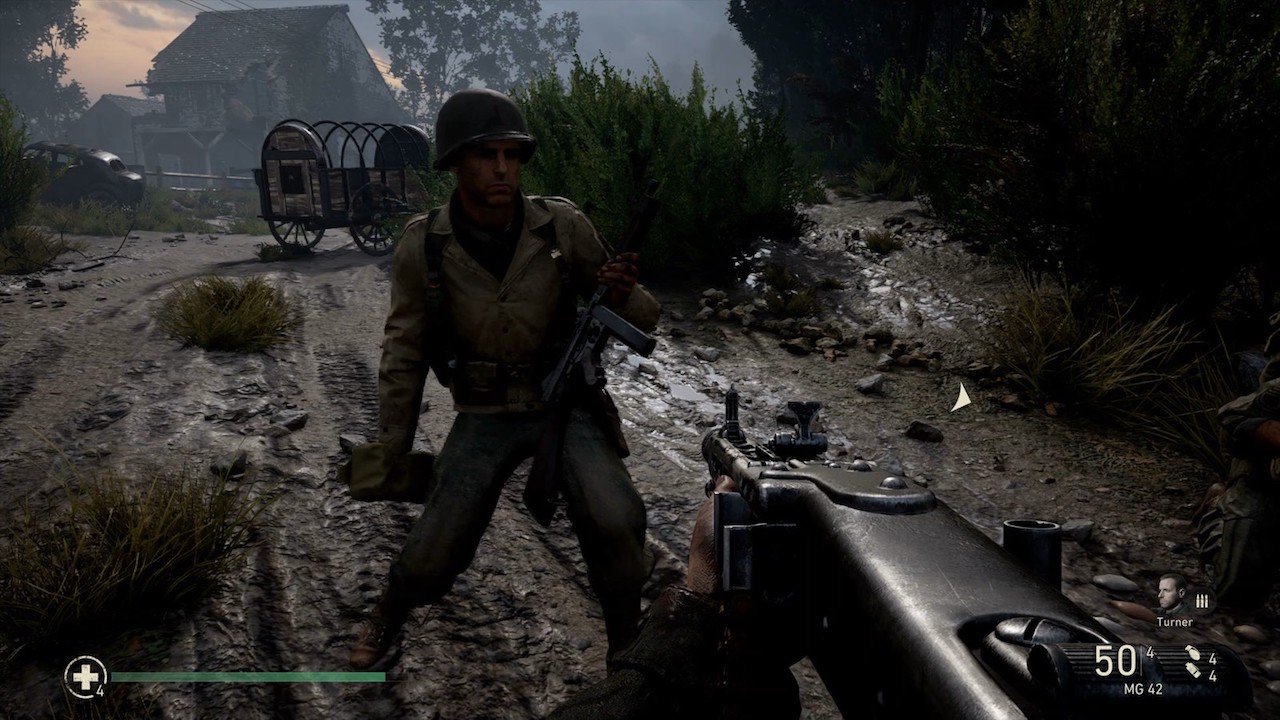Screen dimensions: 1280x720
Task: Use the first aid kit icon
Action: pos(85,676)
